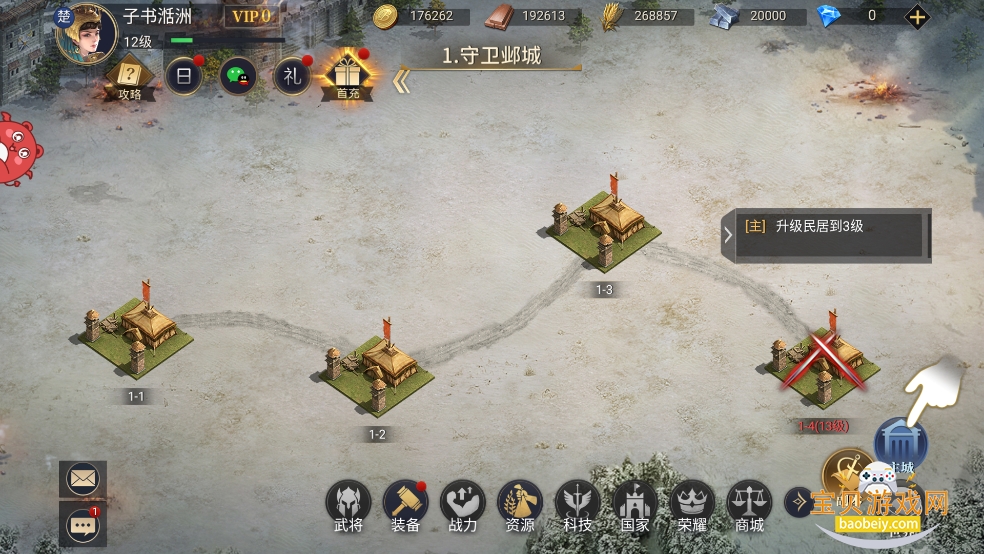Screen dimensions: 984x554
Task: Open the 武将 generals menu
Action: (x=348, y=503)
